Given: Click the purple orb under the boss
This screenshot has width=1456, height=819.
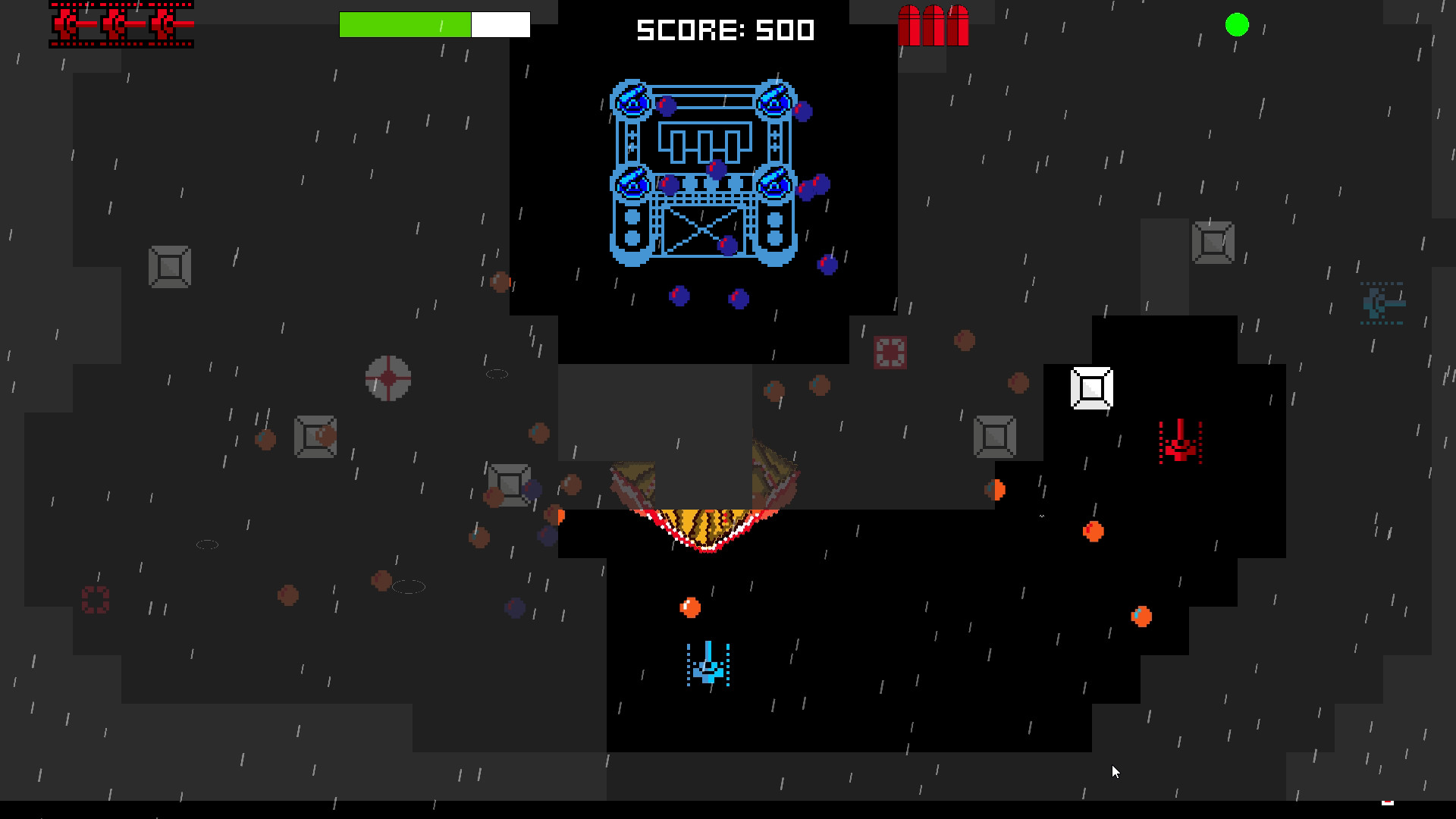Looking at the screenshot, I should coord(679,296).
